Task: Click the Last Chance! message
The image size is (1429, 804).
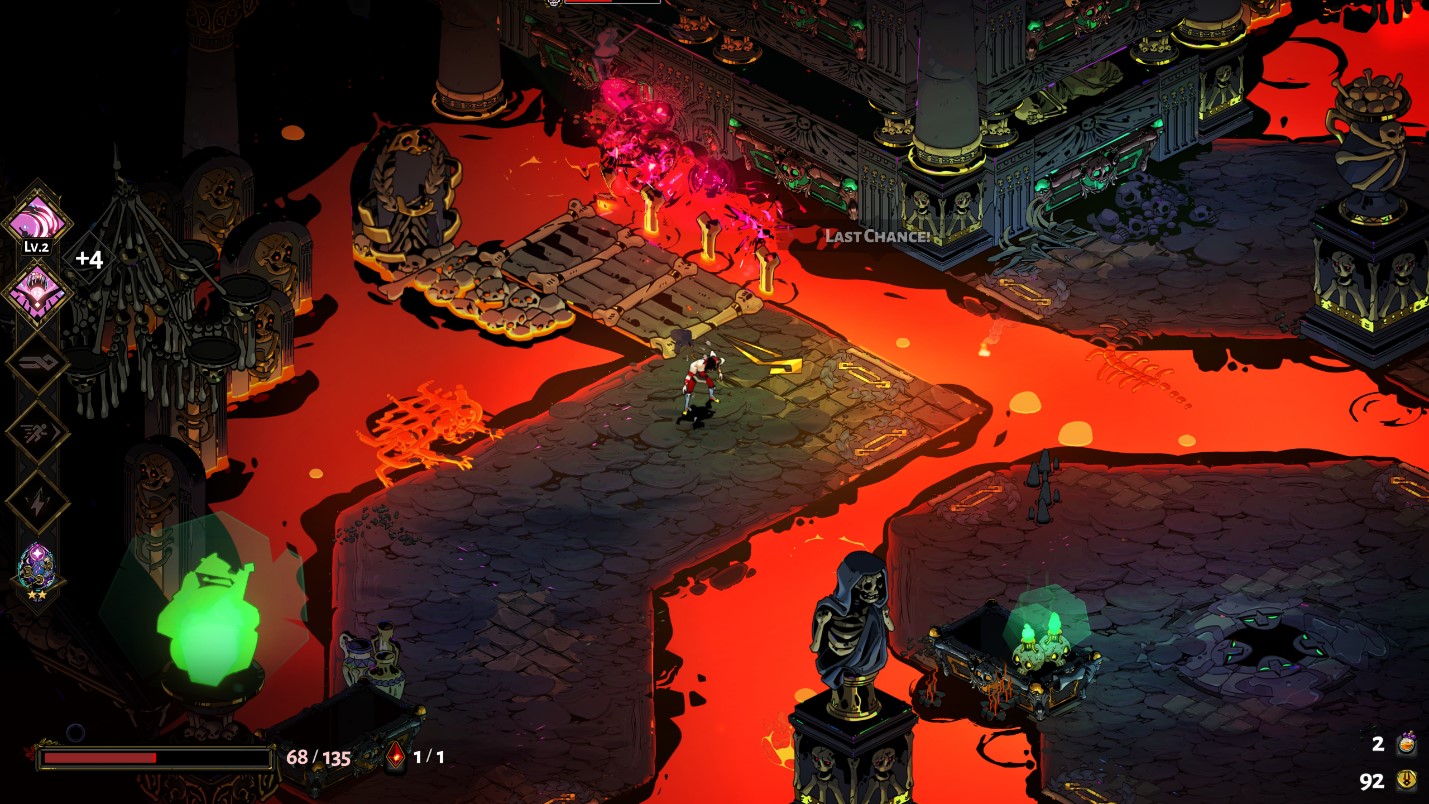Action: pyautogui.click(x=878, y=238)
